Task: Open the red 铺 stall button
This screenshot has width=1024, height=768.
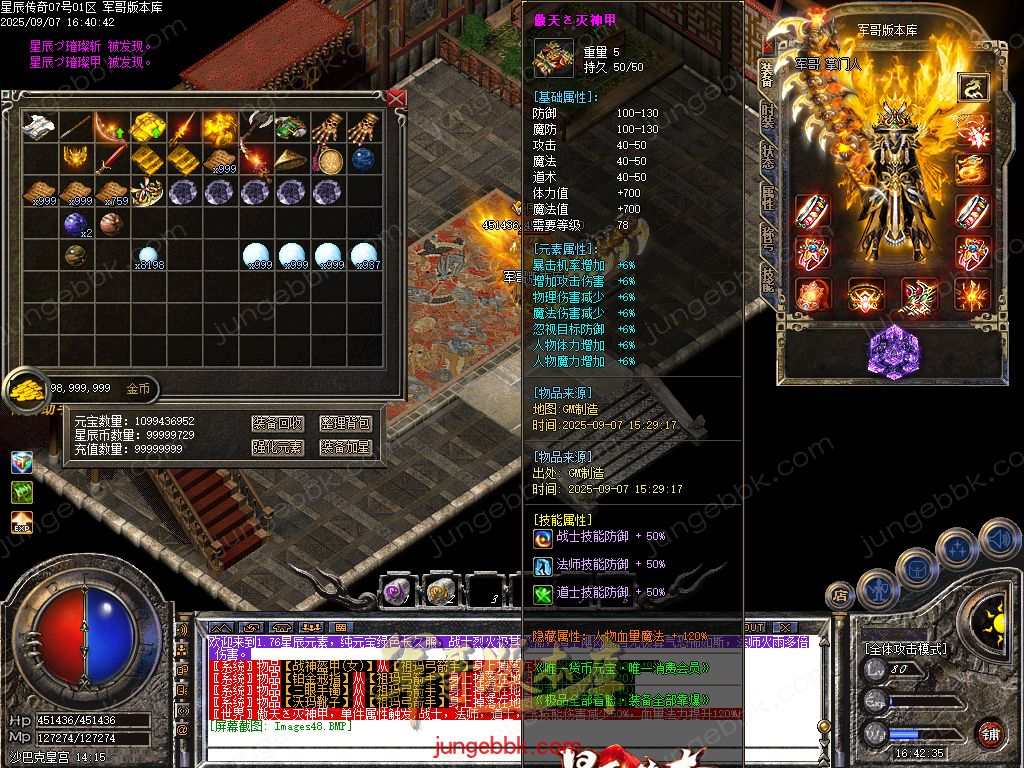Action: coord(991,733)
